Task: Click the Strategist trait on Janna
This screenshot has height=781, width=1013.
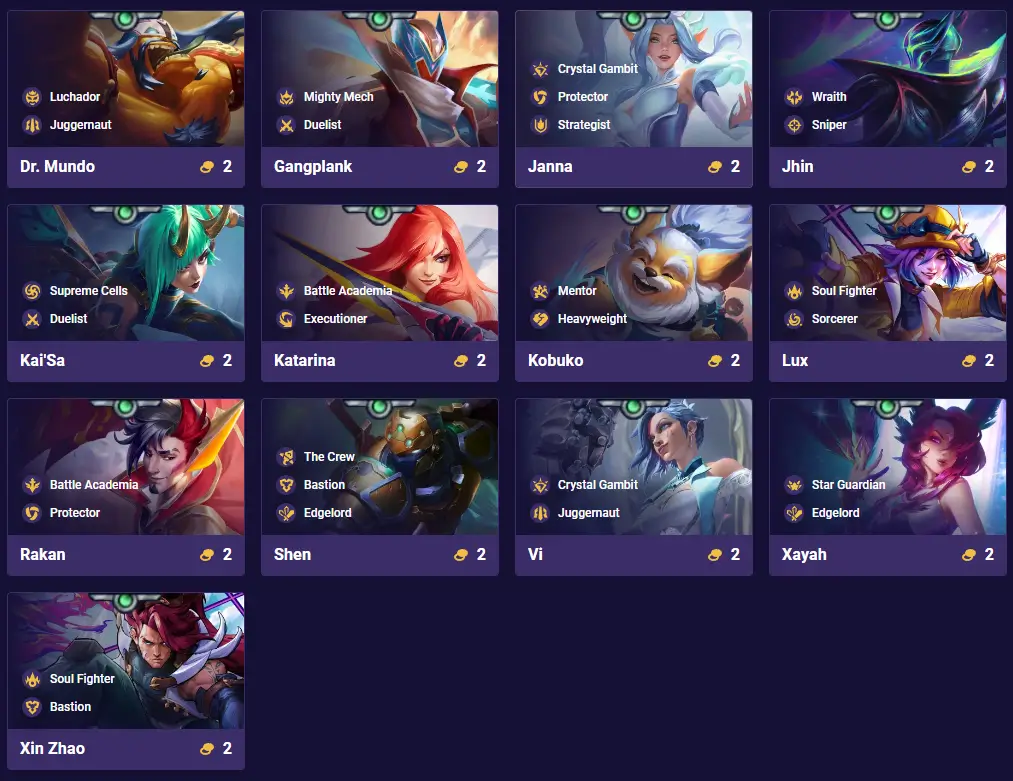Action: pos(583,125)
